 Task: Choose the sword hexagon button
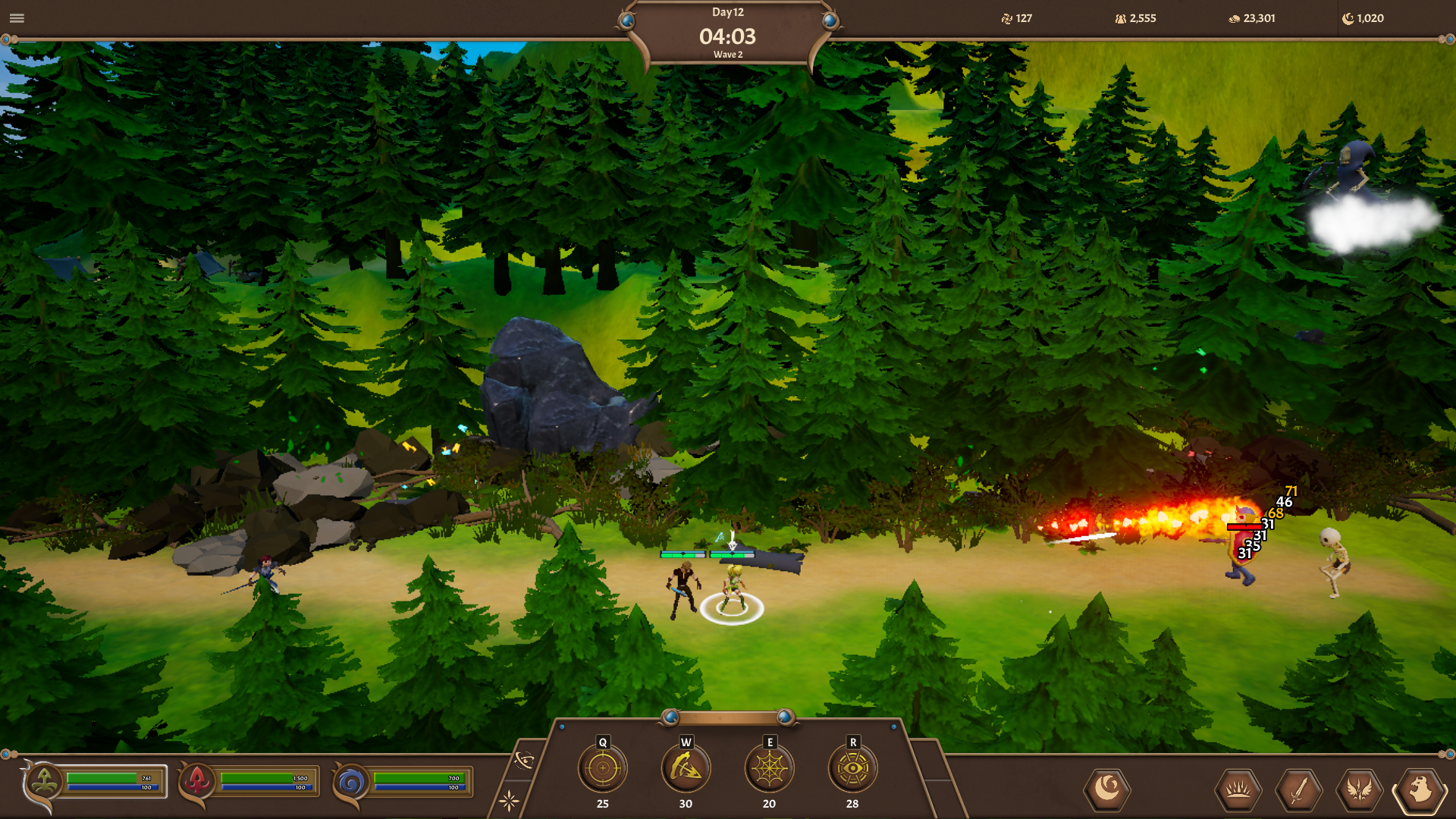click(1299, 790)
